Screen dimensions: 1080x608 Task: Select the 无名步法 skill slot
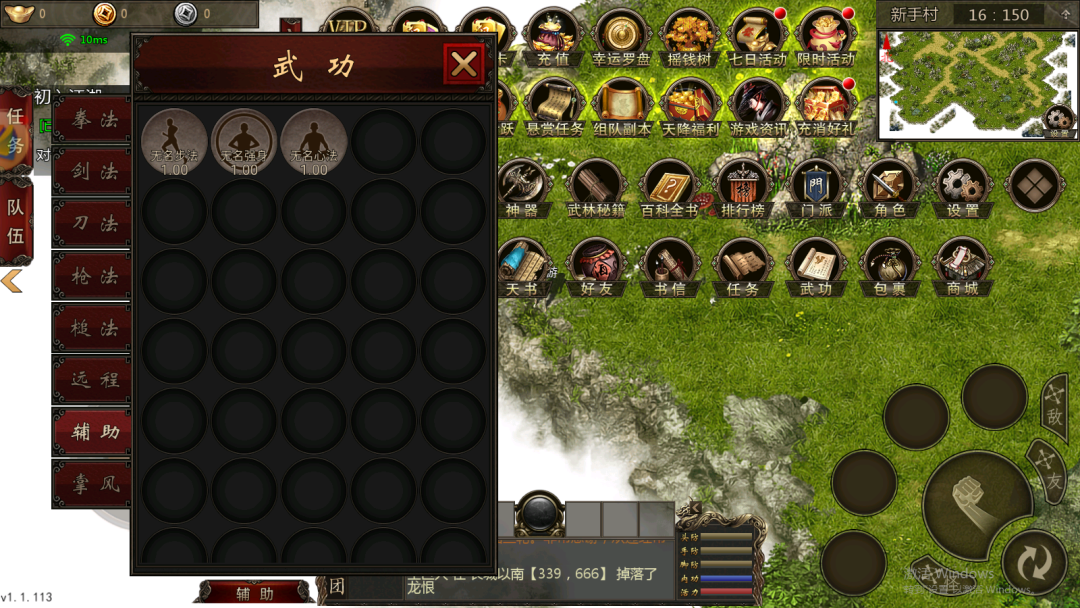pos(175,141)
